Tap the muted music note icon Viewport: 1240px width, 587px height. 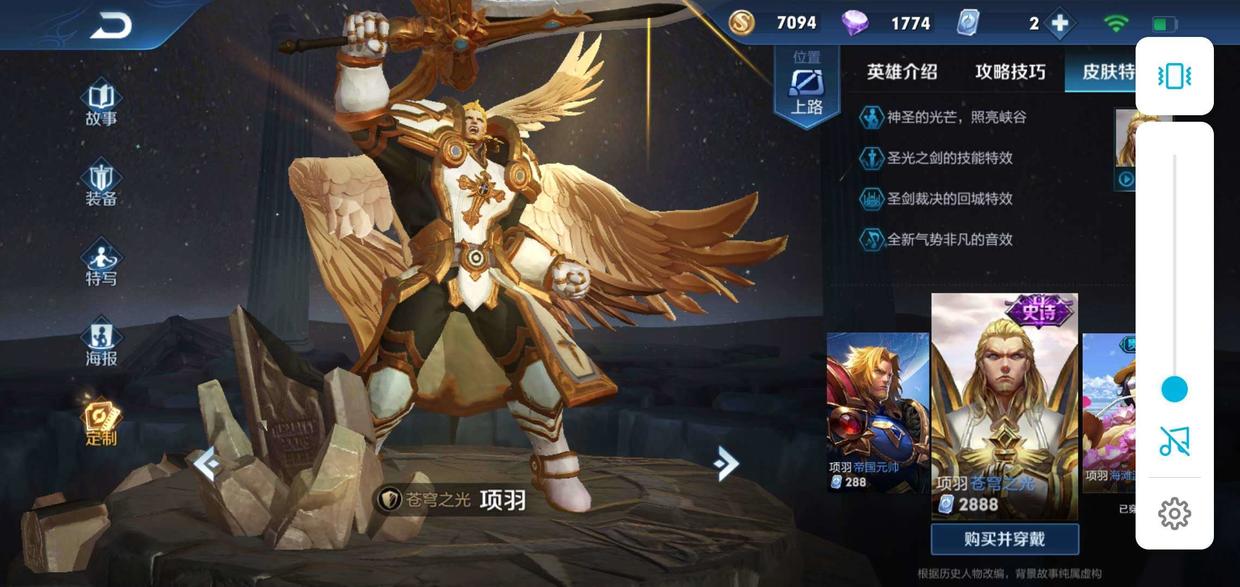tap(1174, 441)
